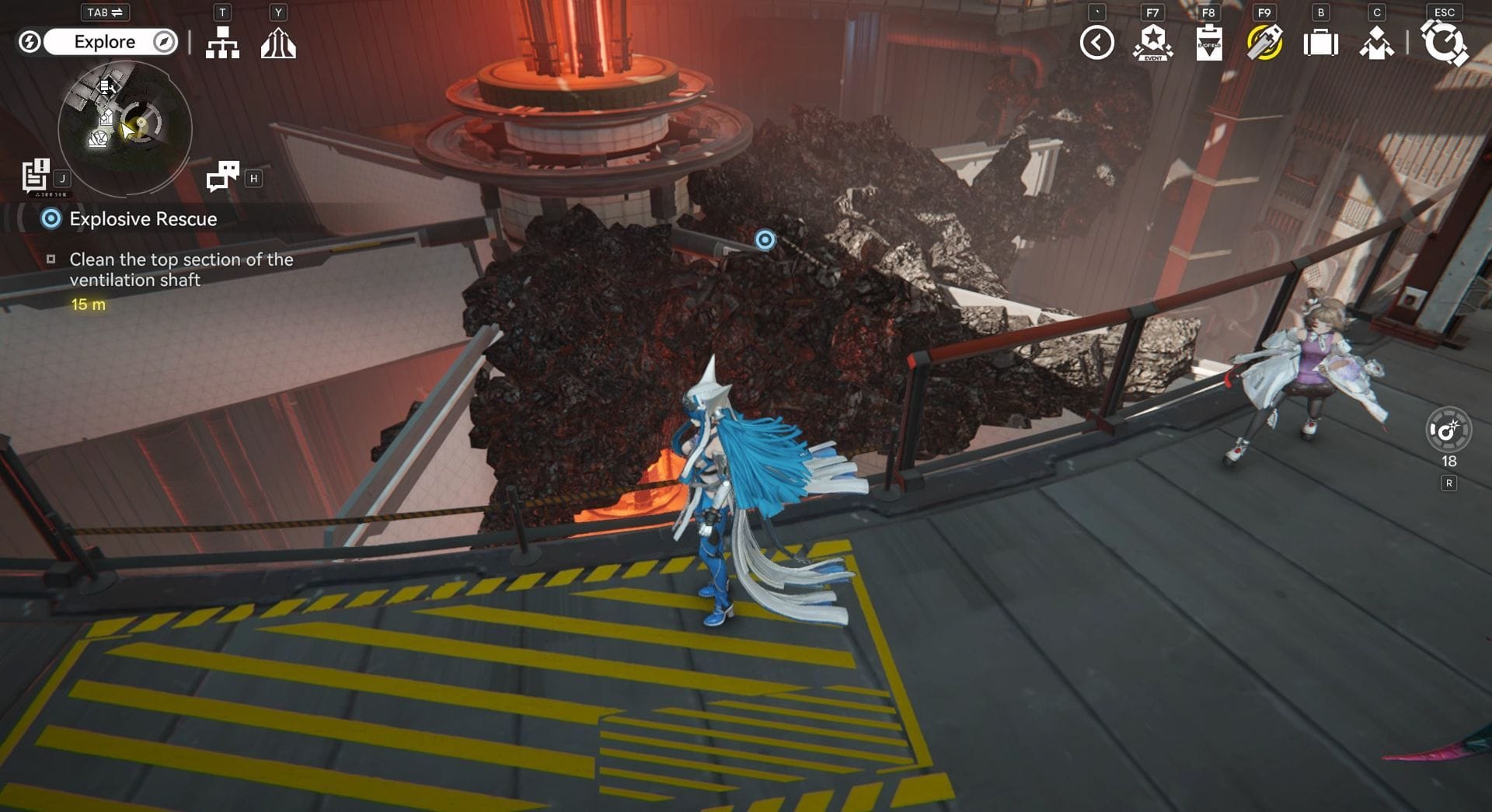Screen dimensions: 1492x812
Task: Open the hierarchy tree diagram menu
Action: coord(222,43)
